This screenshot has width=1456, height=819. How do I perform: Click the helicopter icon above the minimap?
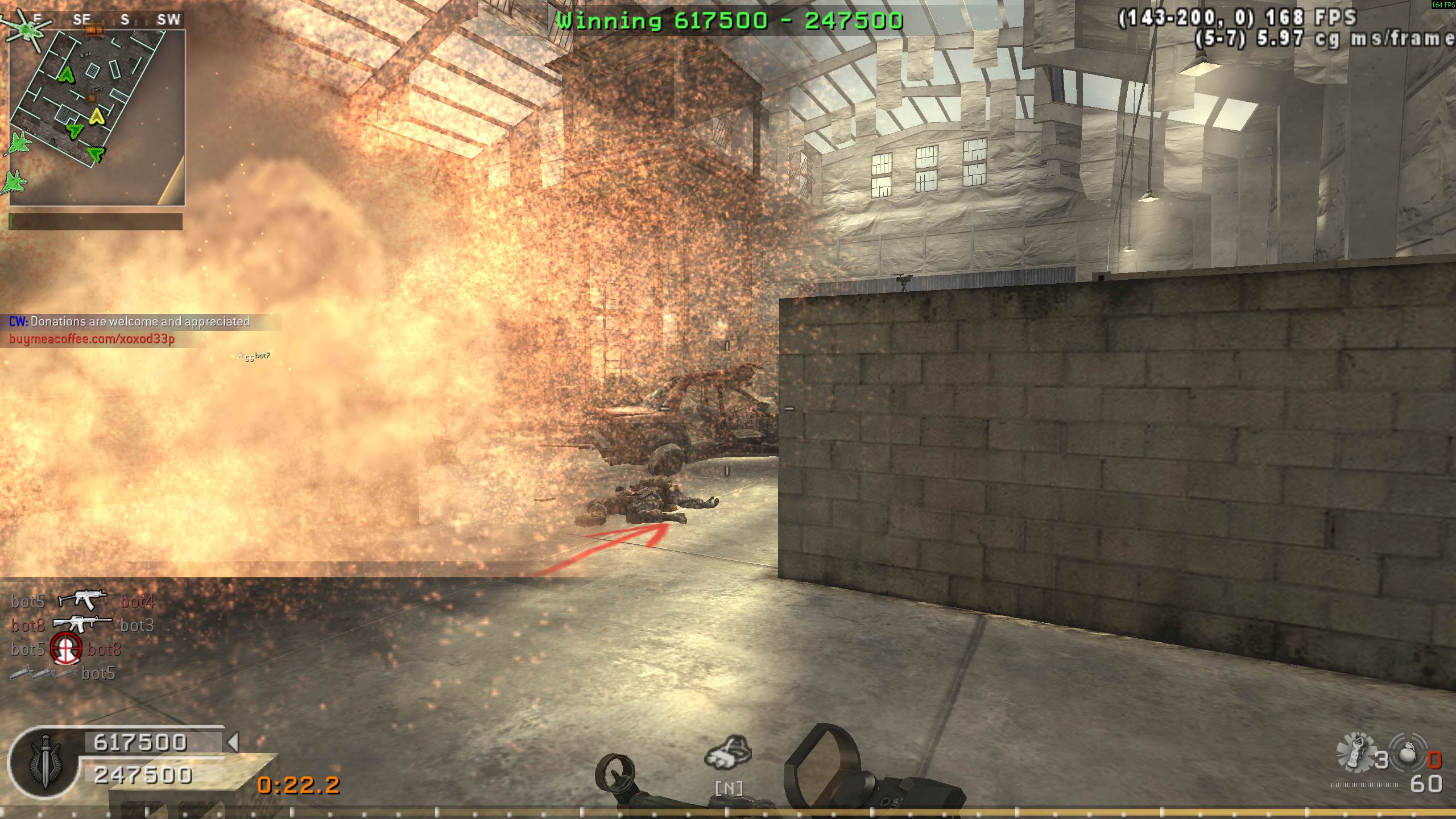26,30
